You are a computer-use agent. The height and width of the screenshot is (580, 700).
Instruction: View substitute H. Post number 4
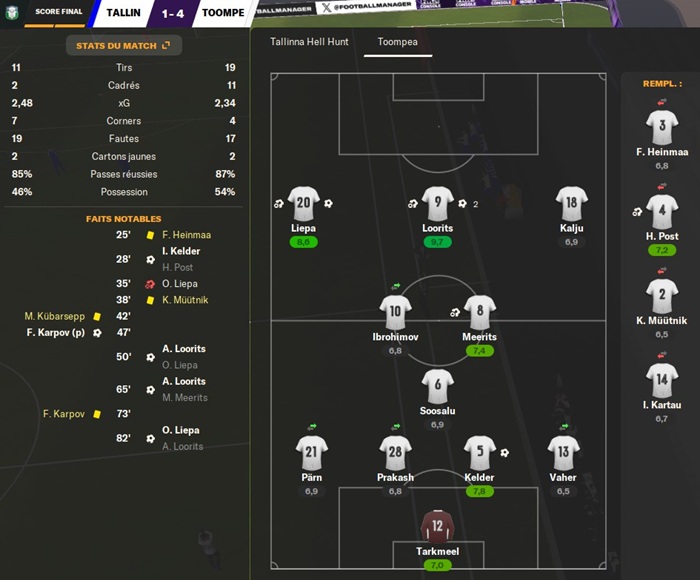(x=661, y=212)
